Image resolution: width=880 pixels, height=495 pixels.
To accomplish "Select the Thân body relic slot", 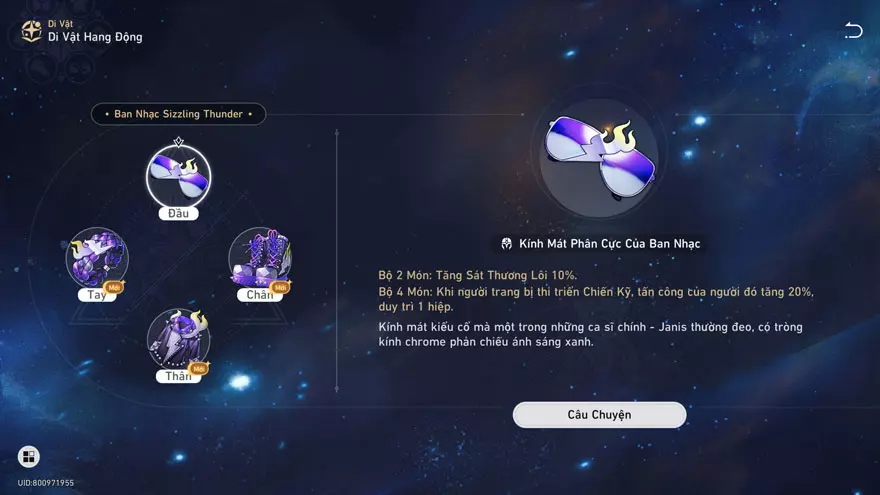I will [178, 340].
